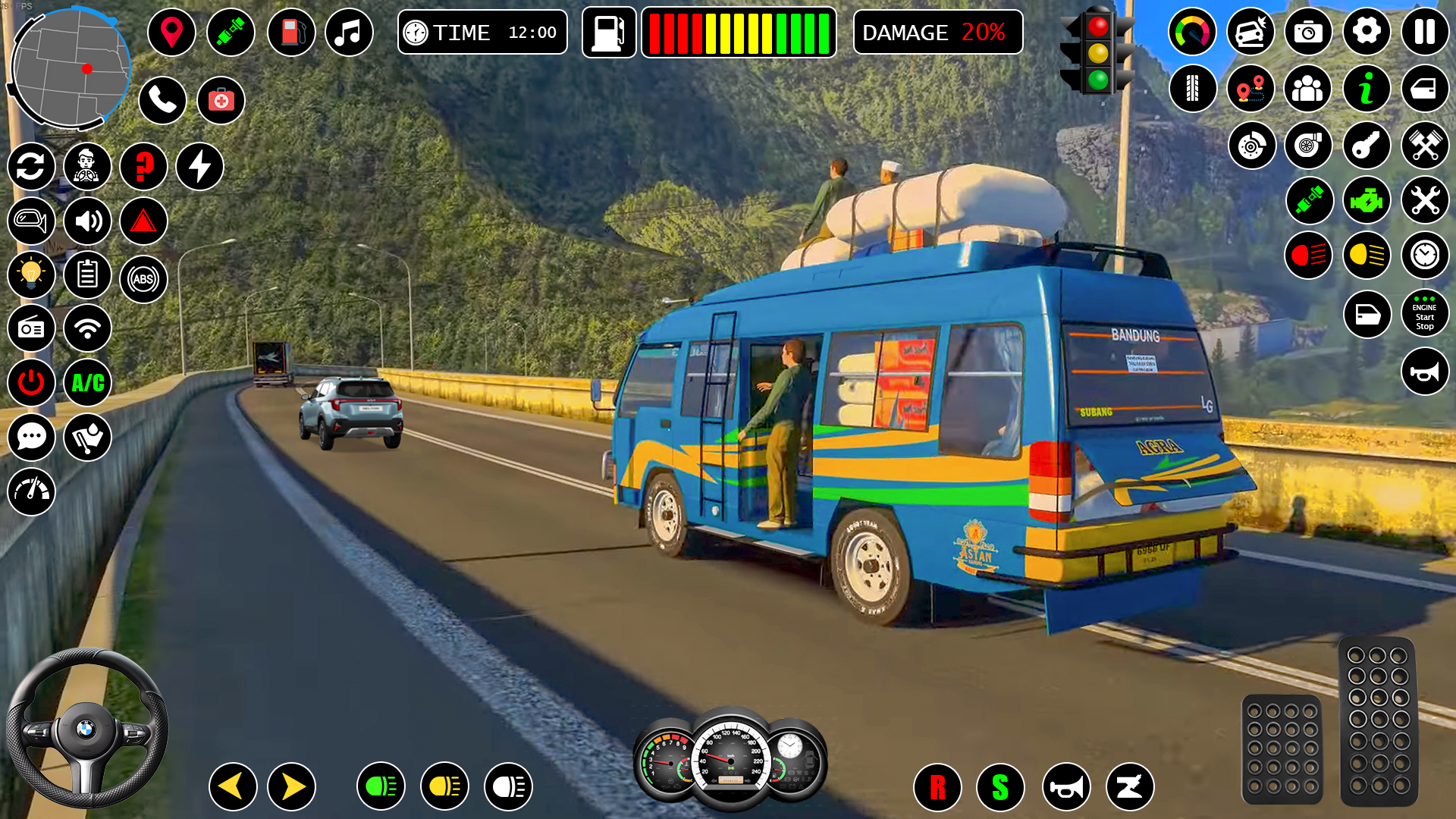
Task: Open the phone call button
Action: point(162,99)
